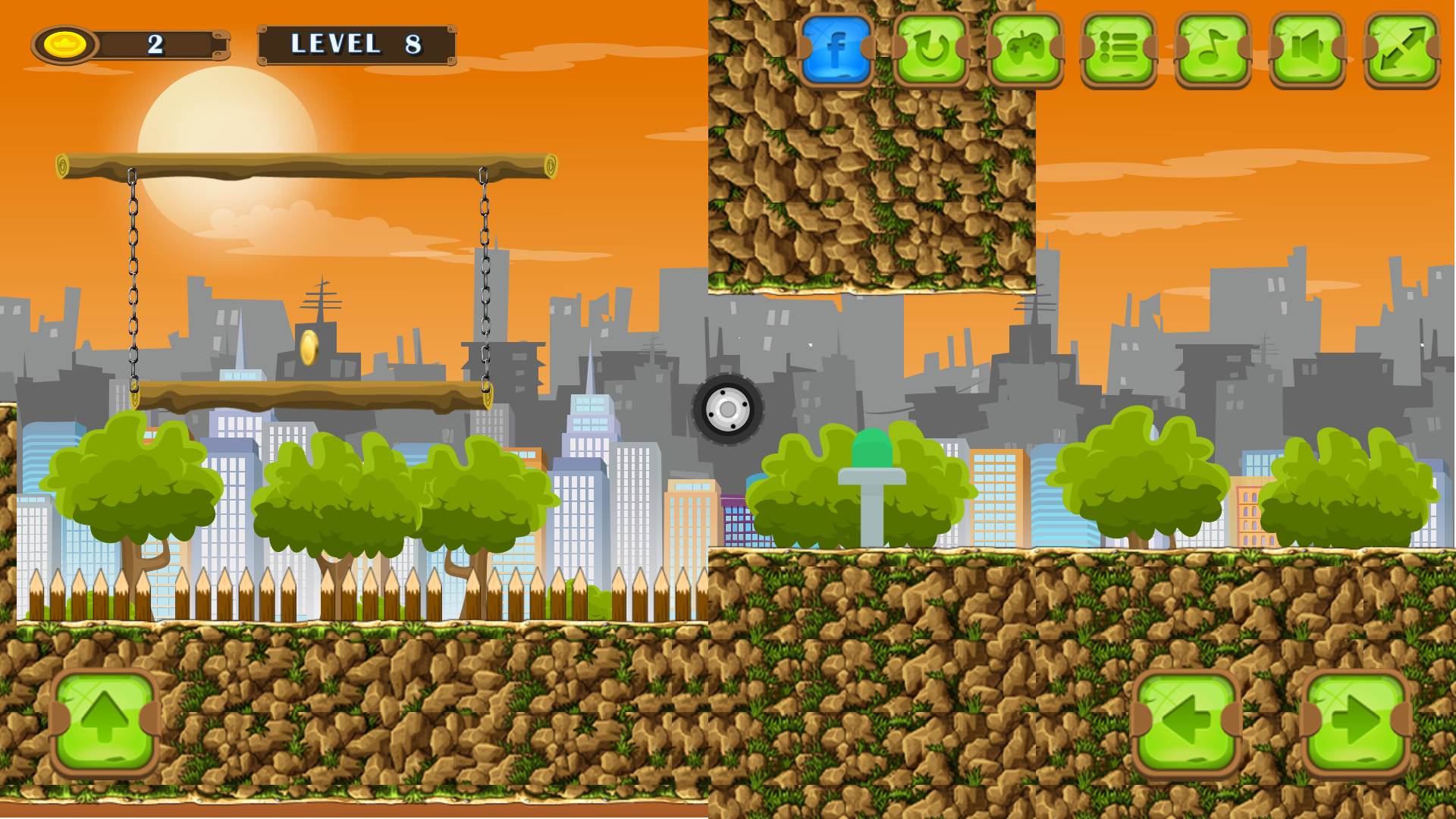This screenshot has height=819, width=1456.
Task: Tap the green left arrow button
Action: [x=1186, y=722]
